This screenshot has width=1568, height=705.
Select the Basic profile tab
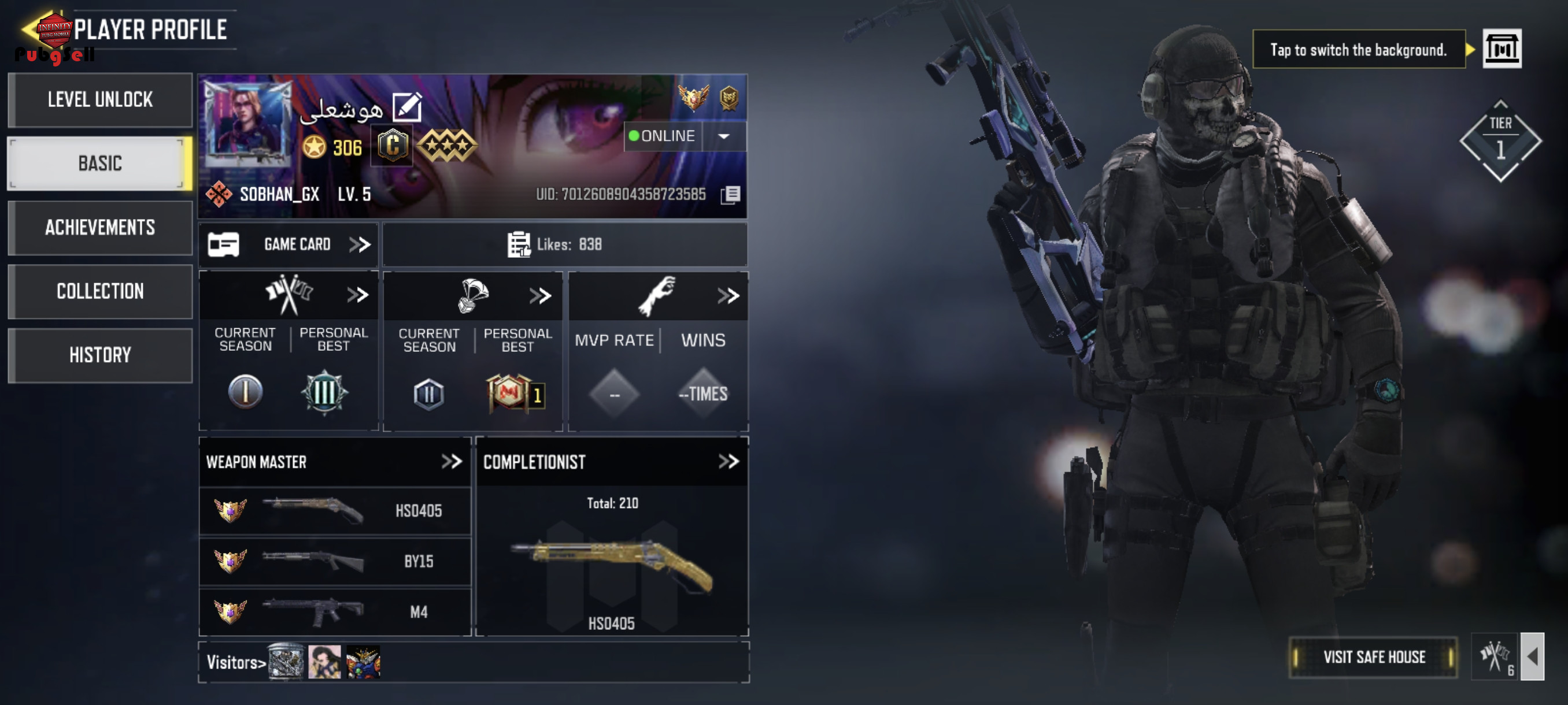click(x=101, y=164)
